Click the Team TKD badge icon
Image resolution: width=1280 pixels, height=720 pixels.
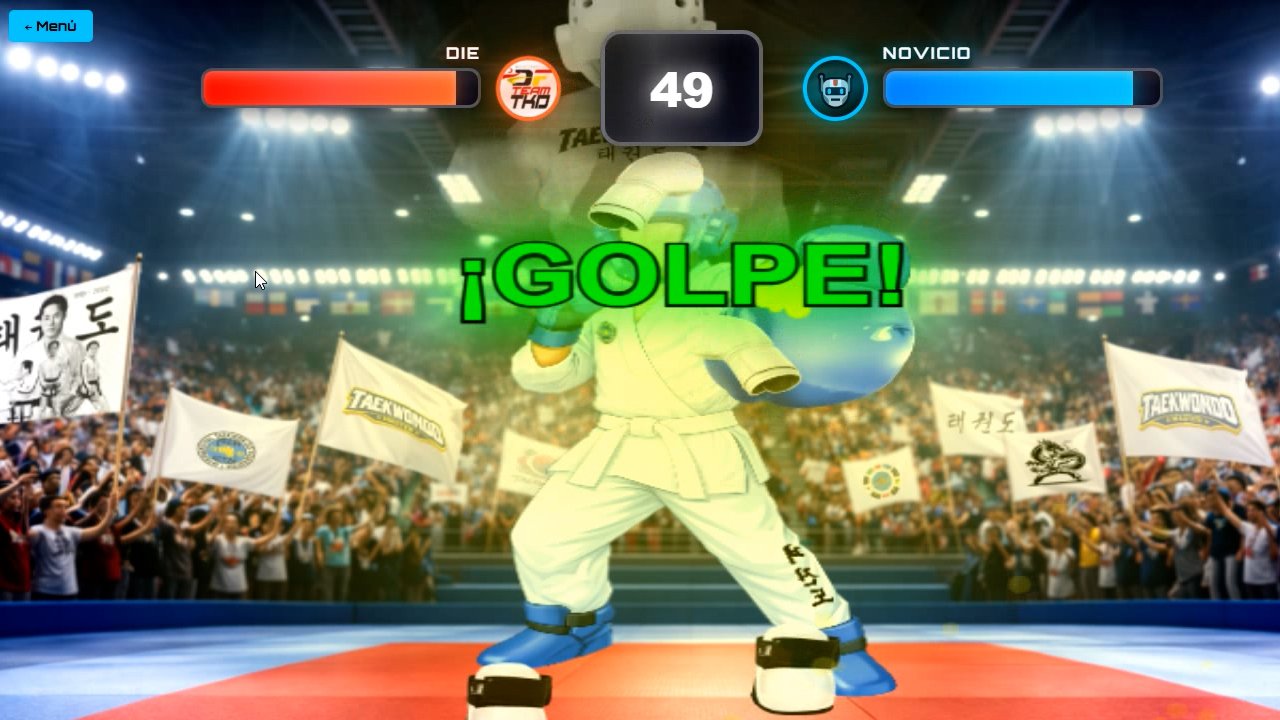529,89
